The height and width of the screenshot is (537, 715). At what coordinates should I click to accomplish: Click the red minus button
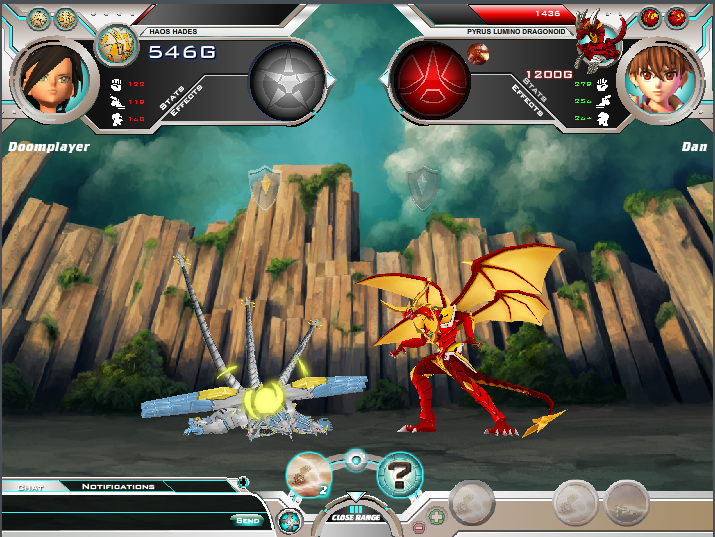tap(418, 526)
